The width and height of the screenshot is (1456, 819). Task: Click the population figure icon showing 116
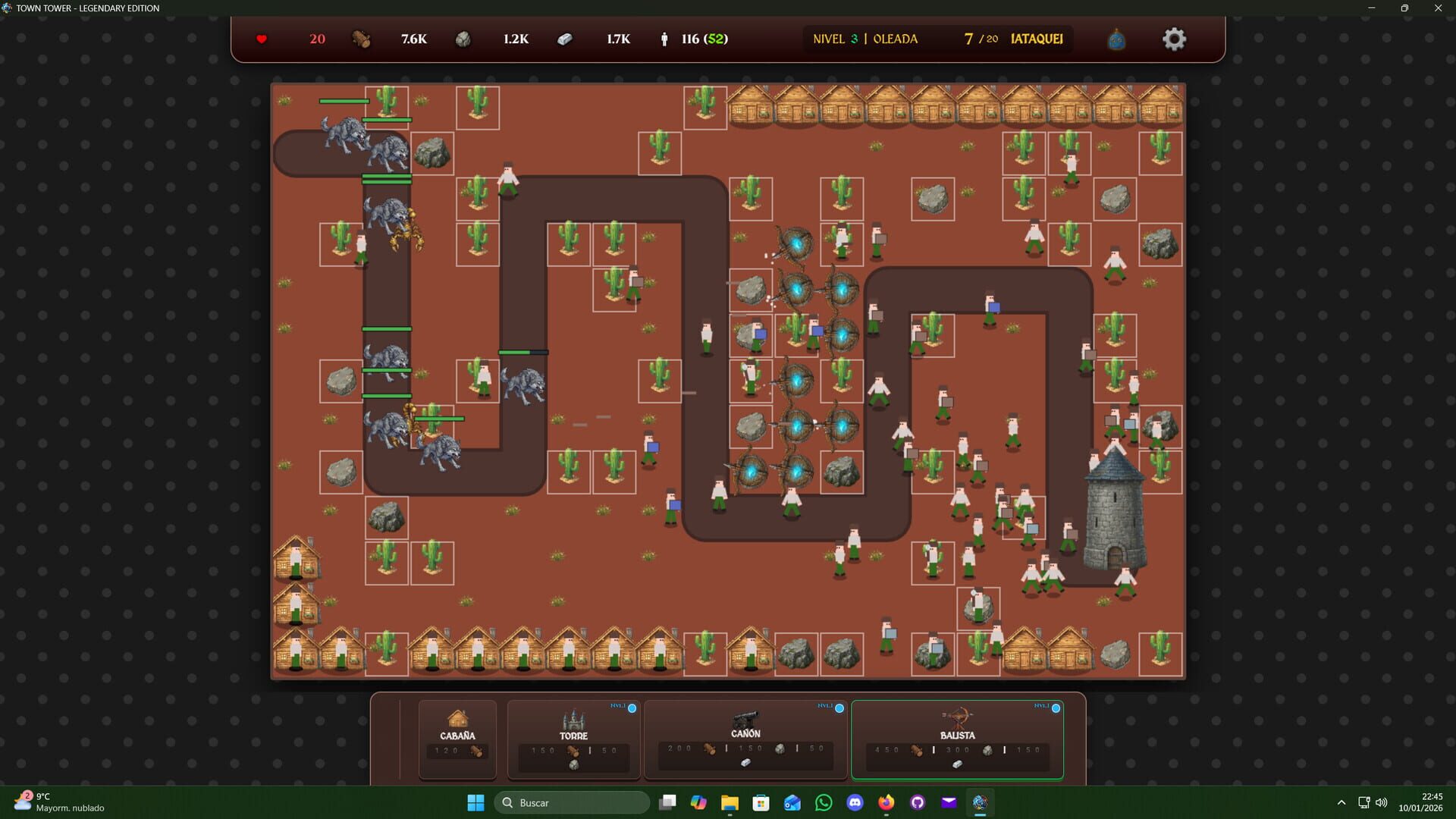[x=664, y=39]
